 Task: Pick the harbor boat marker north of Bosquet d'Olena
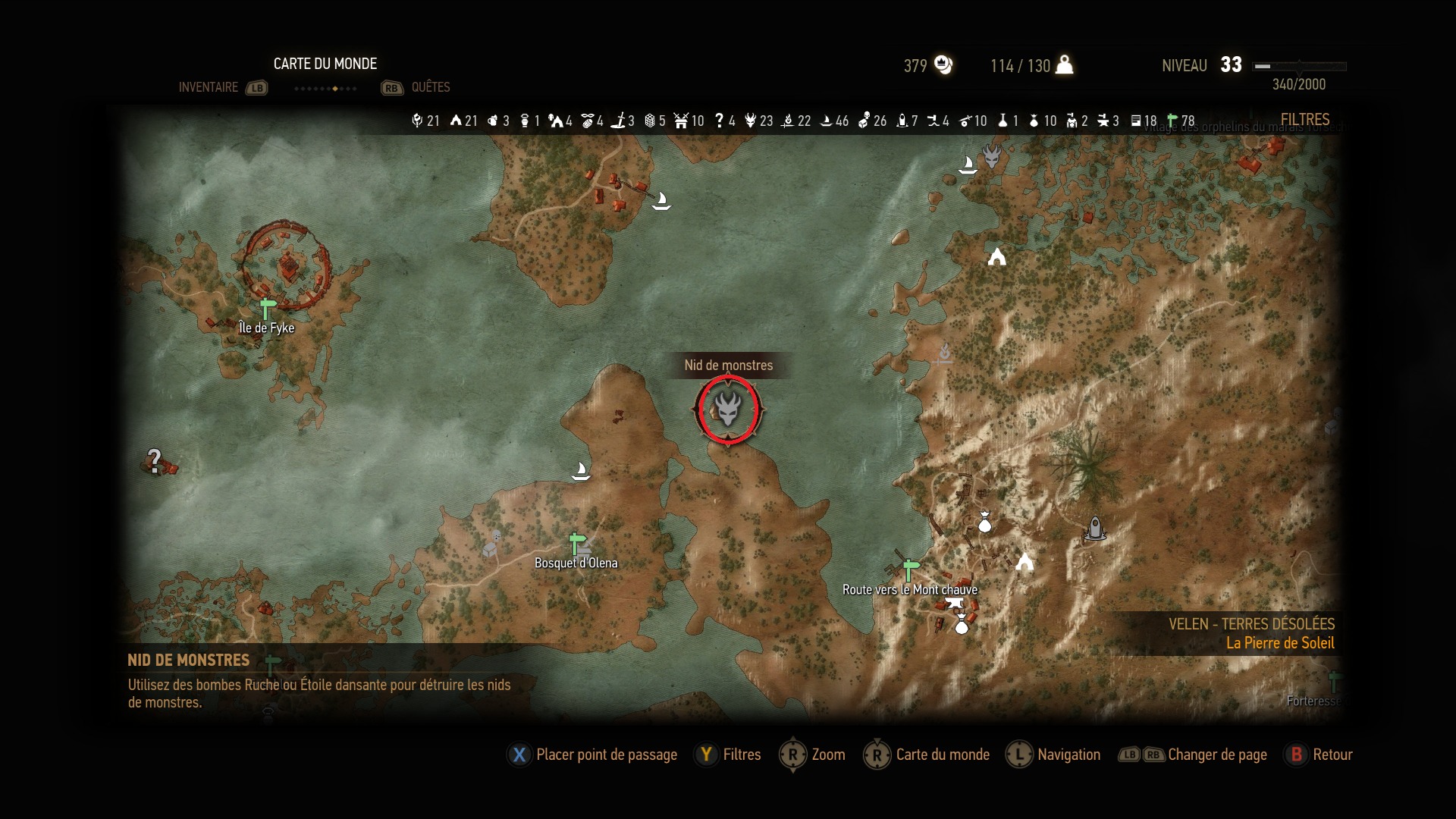tap(581, 472)
